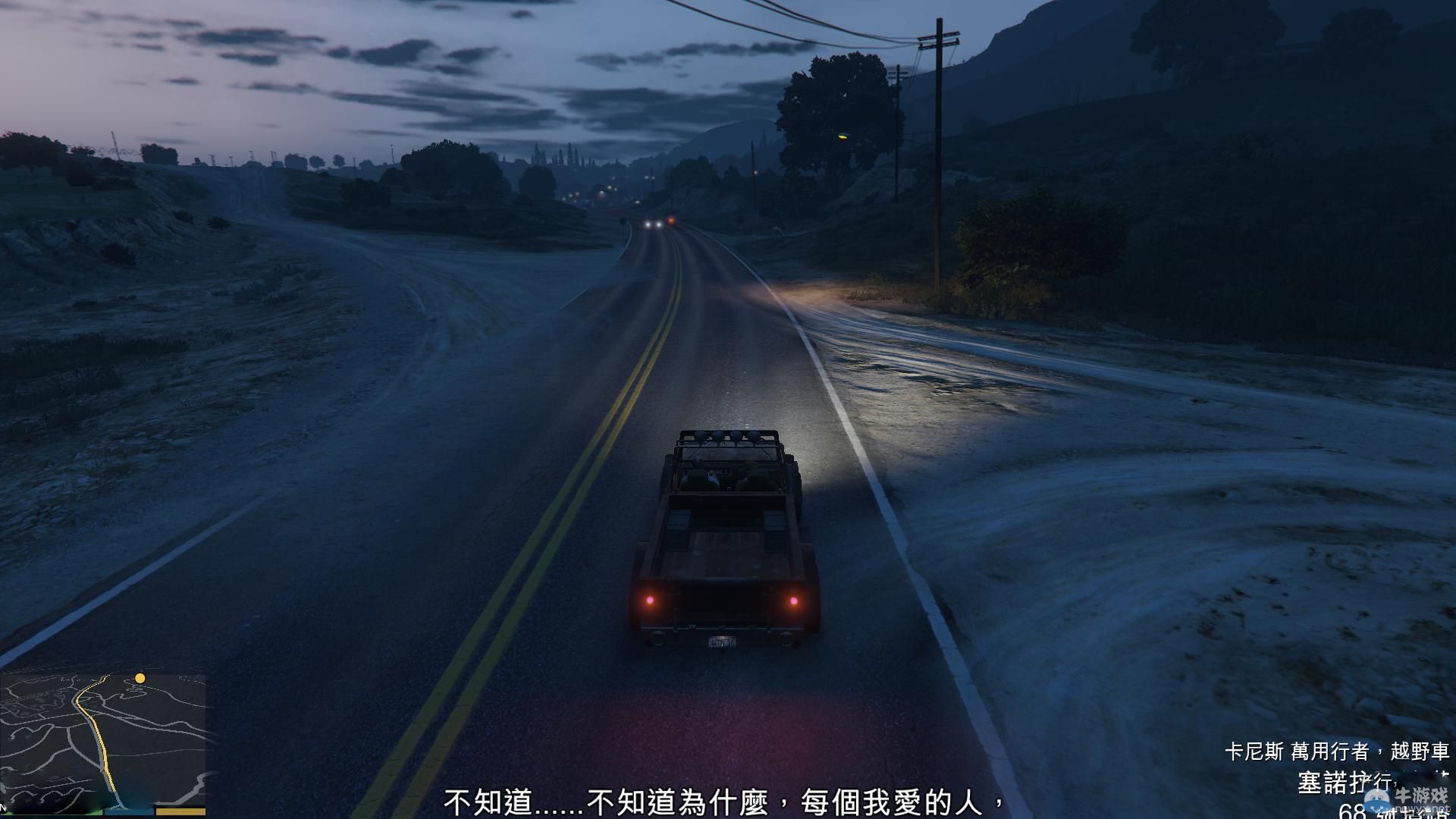Image resolution: width=1456 pixels, height=819 pixels.
Task: Click the left red taillight of the truck
Action: pyautogui.click(x=651, y=601)
